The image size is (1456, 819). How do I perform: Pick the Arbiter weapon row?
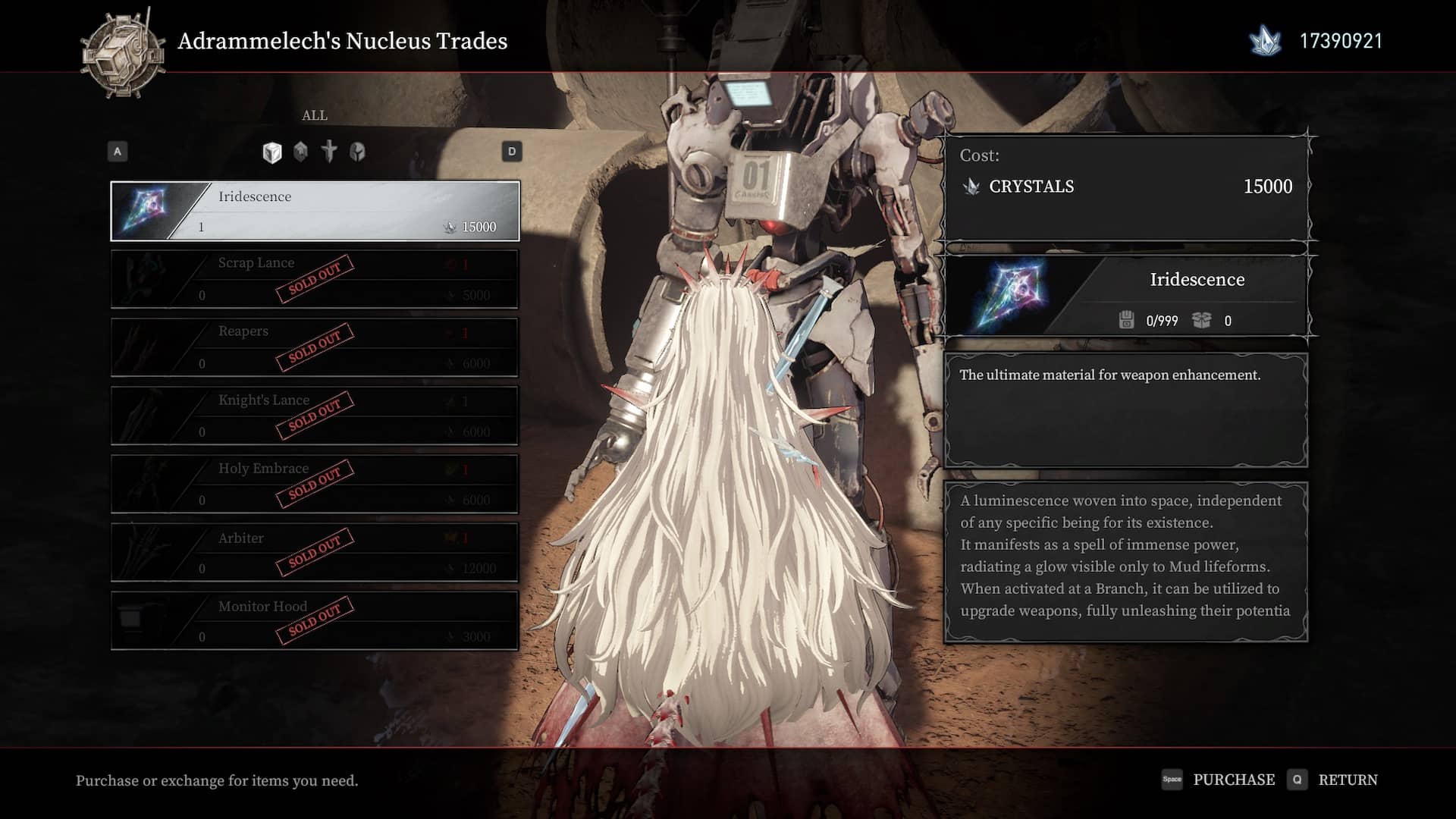pyautogui.click(x=315, y=552)
